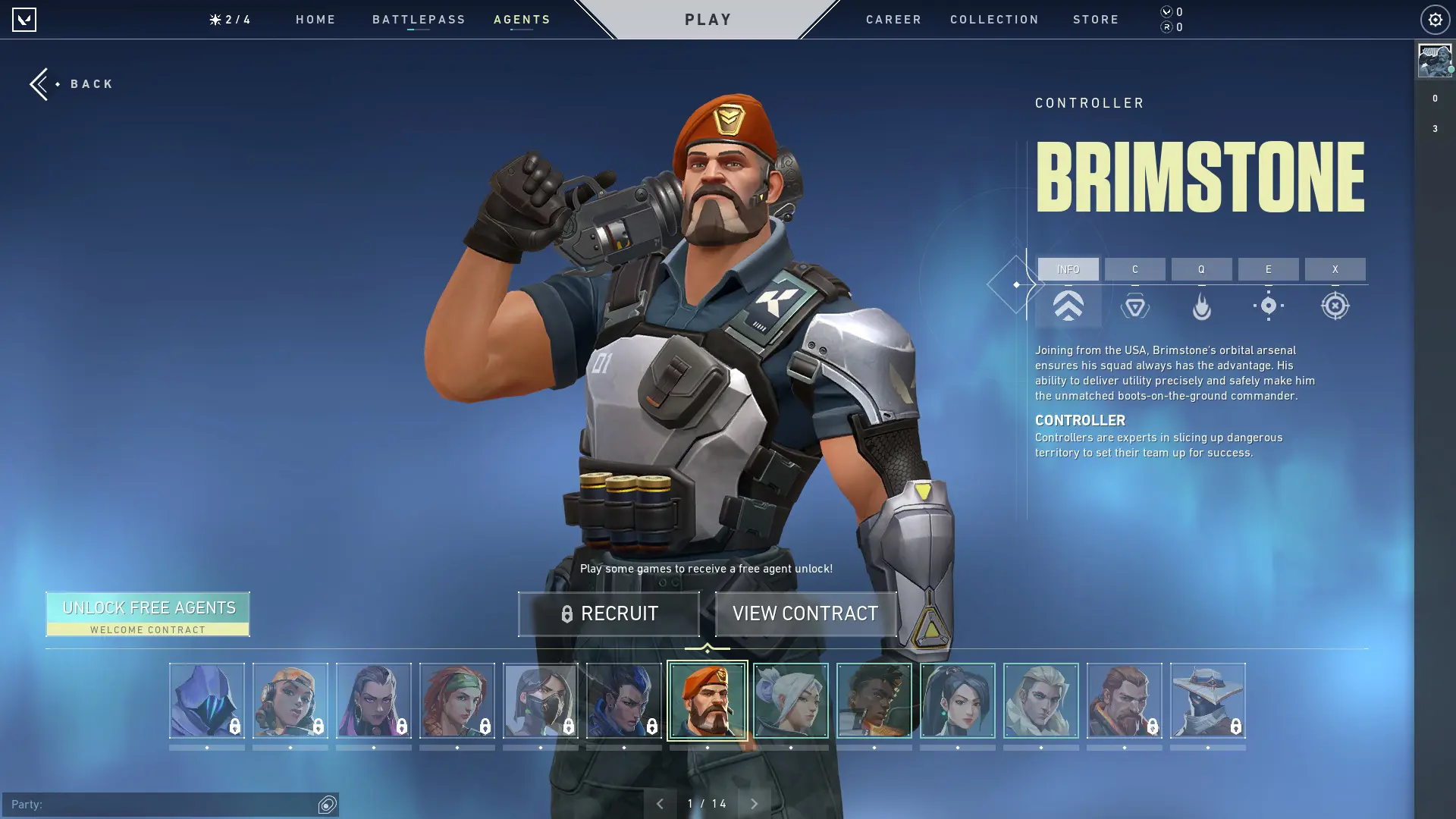Select the Sky Smoke ability icon
Viewport: 1456px width, 819px height.
click(x=1268, y=306)
